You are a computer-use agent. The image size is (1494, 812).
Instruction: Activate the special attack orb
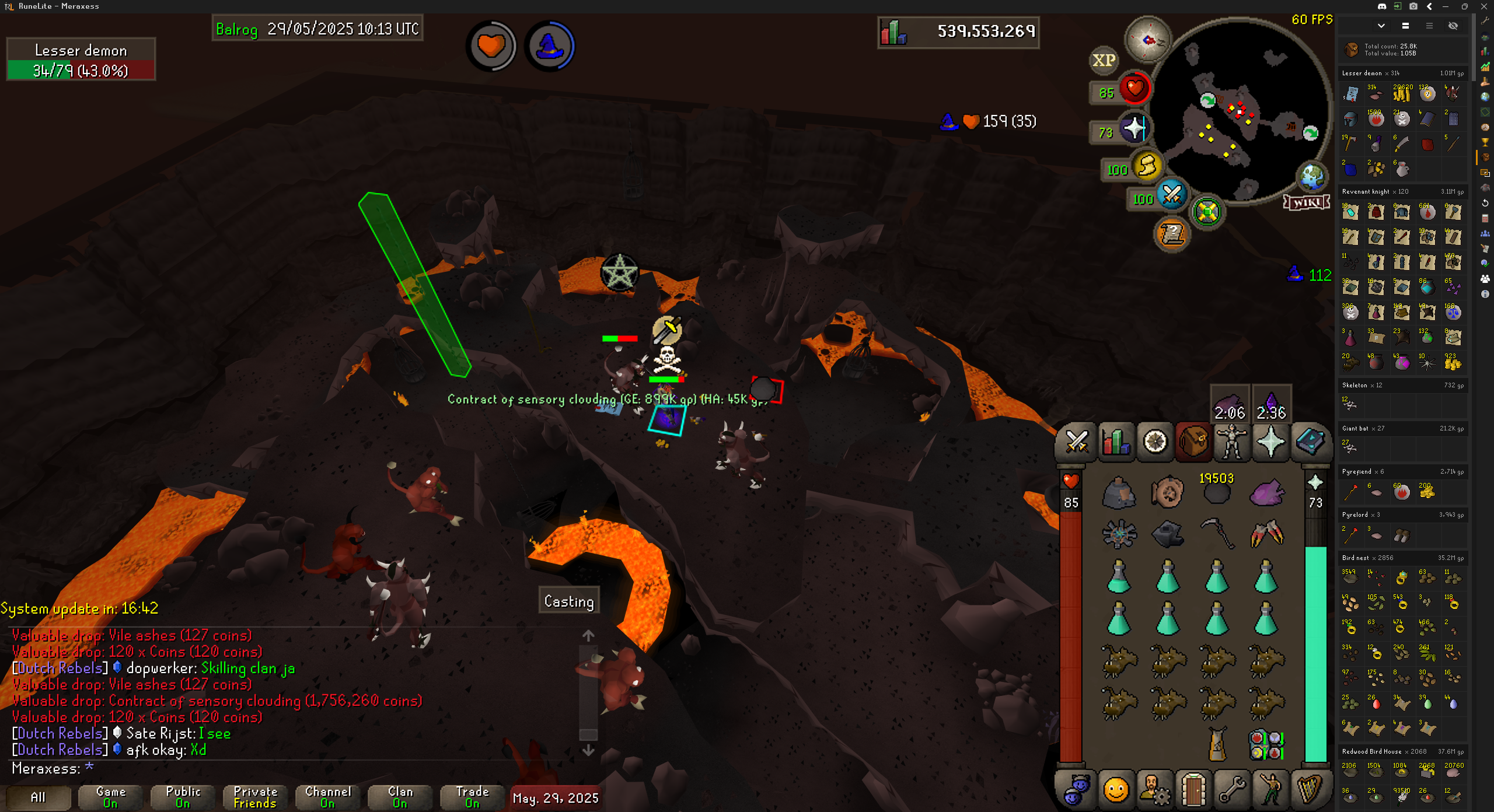[x=1172, y=195]
